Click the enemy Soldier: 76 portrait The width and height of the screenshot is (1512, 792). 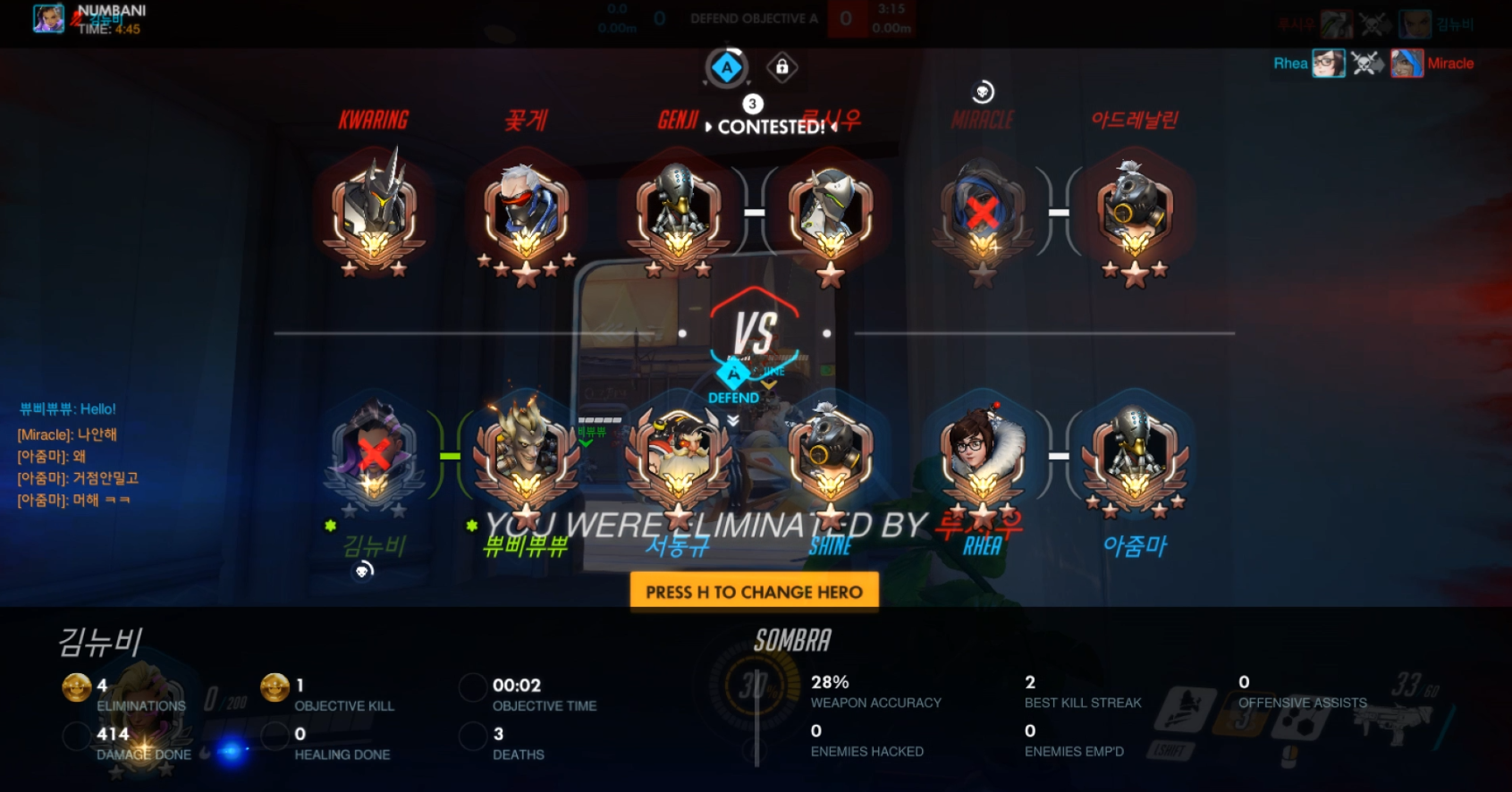click(526, 212)
